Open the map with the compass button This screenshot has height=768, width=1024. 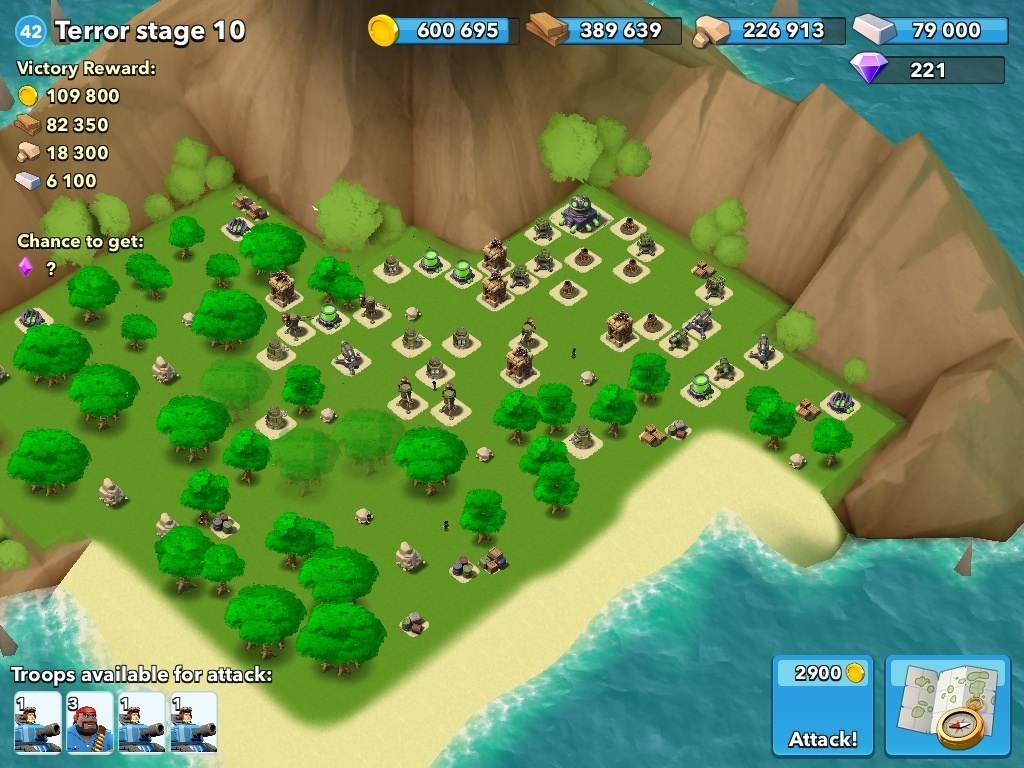tap(948, 706)
